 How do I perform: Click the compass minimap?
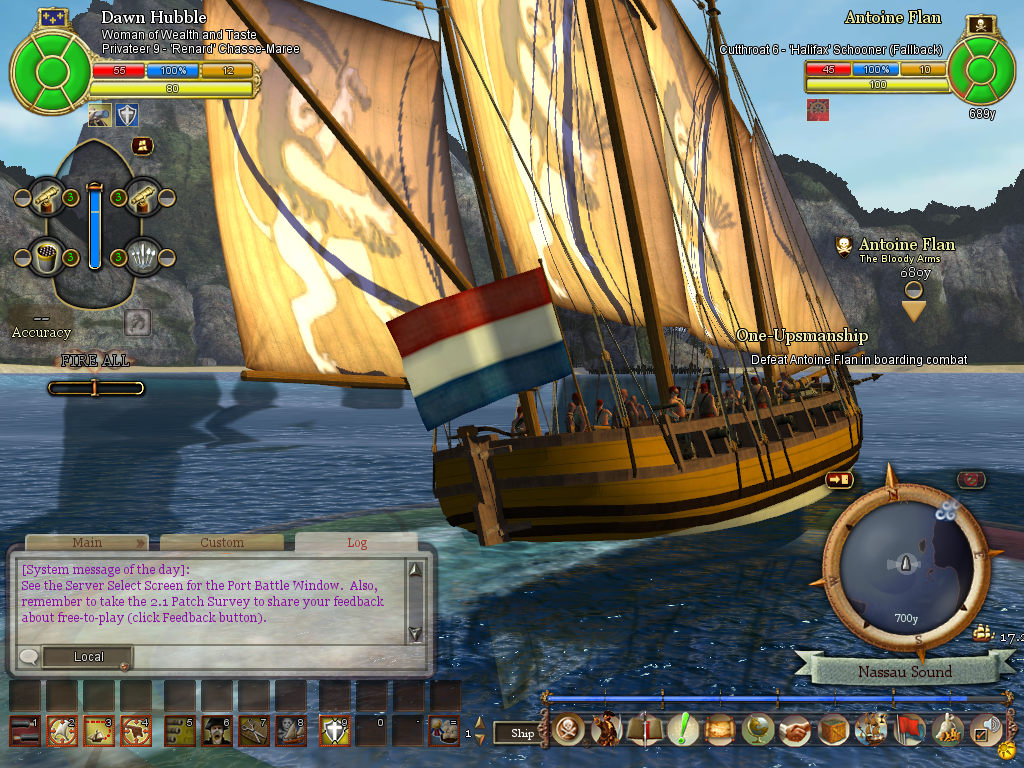pyautogui.click(x=906, y=565)
